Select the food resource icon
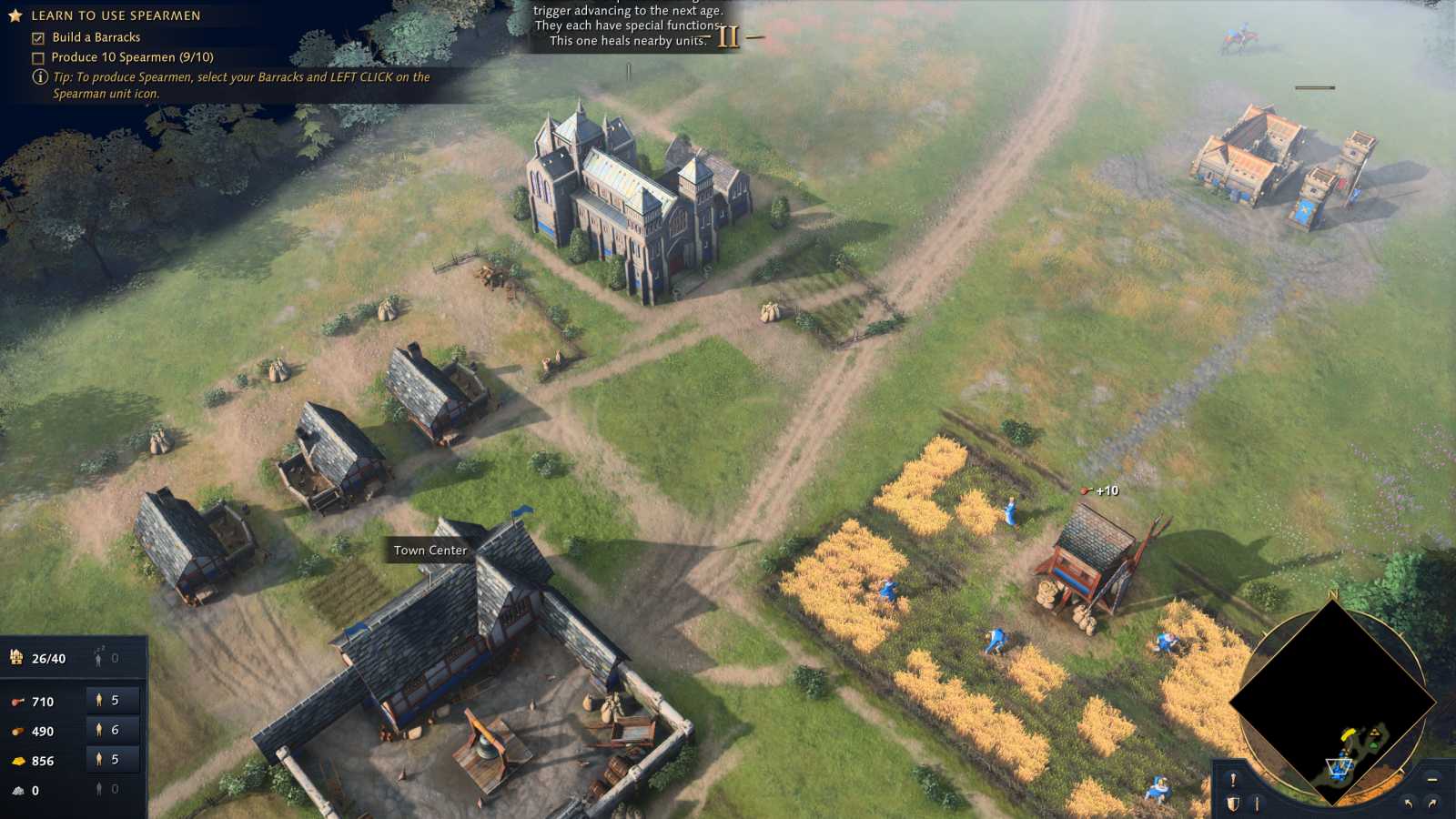 tap(16, 702)
